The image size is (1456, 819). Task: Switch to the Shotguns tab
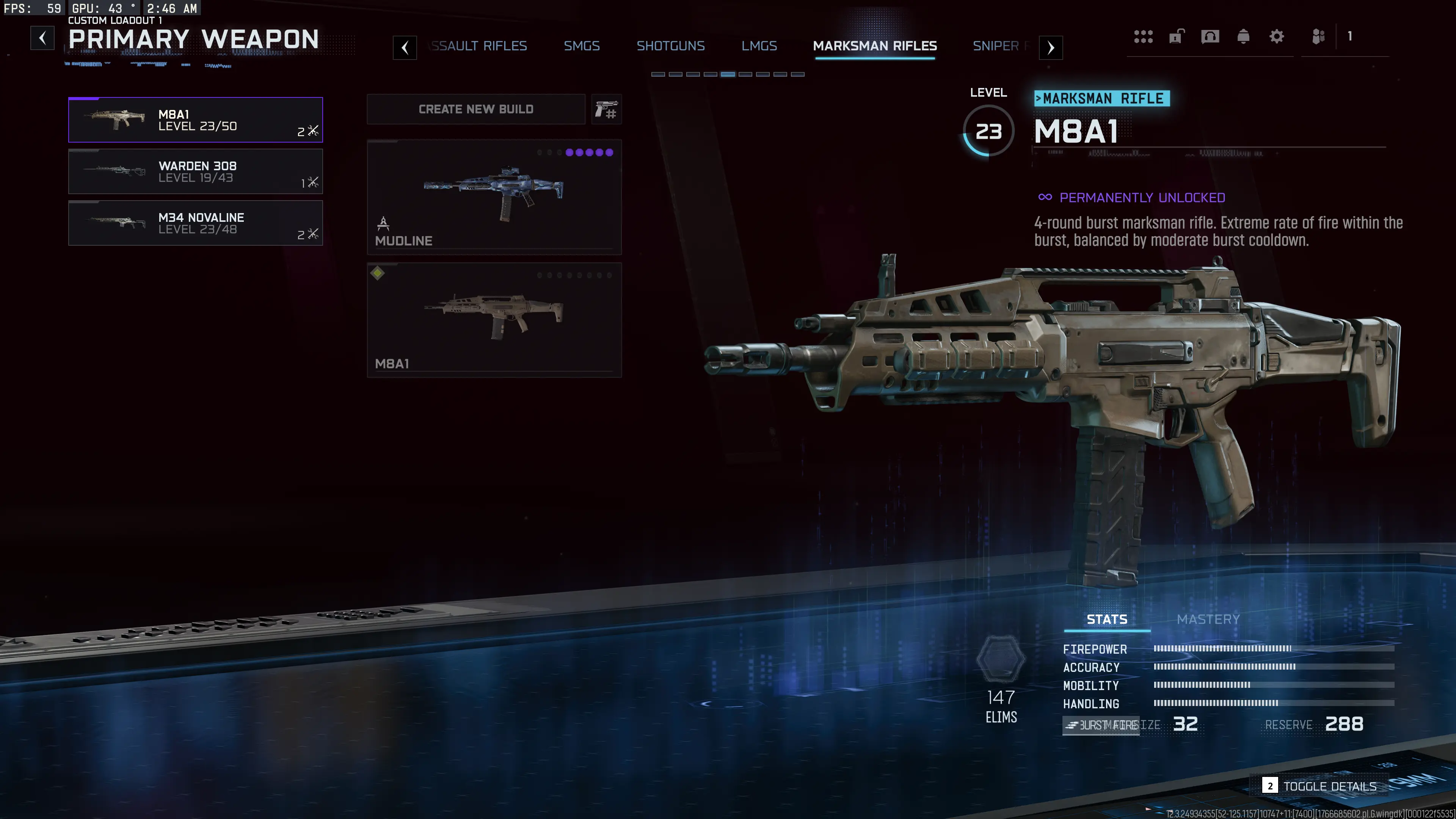point(671,46)
